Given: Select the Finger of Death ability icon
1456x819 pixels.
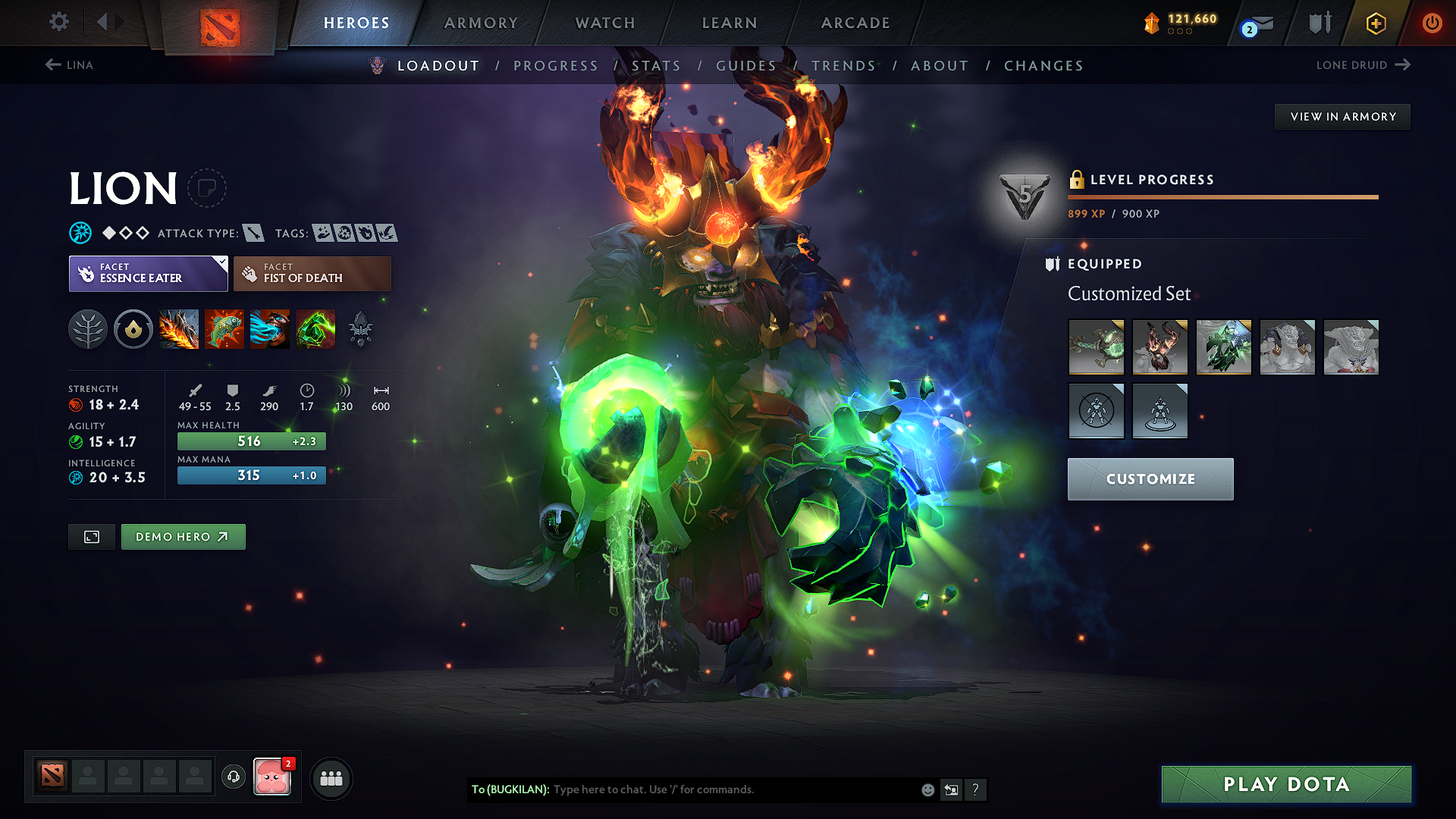Looking at the screenshot, I should click(x=315, y=329).
